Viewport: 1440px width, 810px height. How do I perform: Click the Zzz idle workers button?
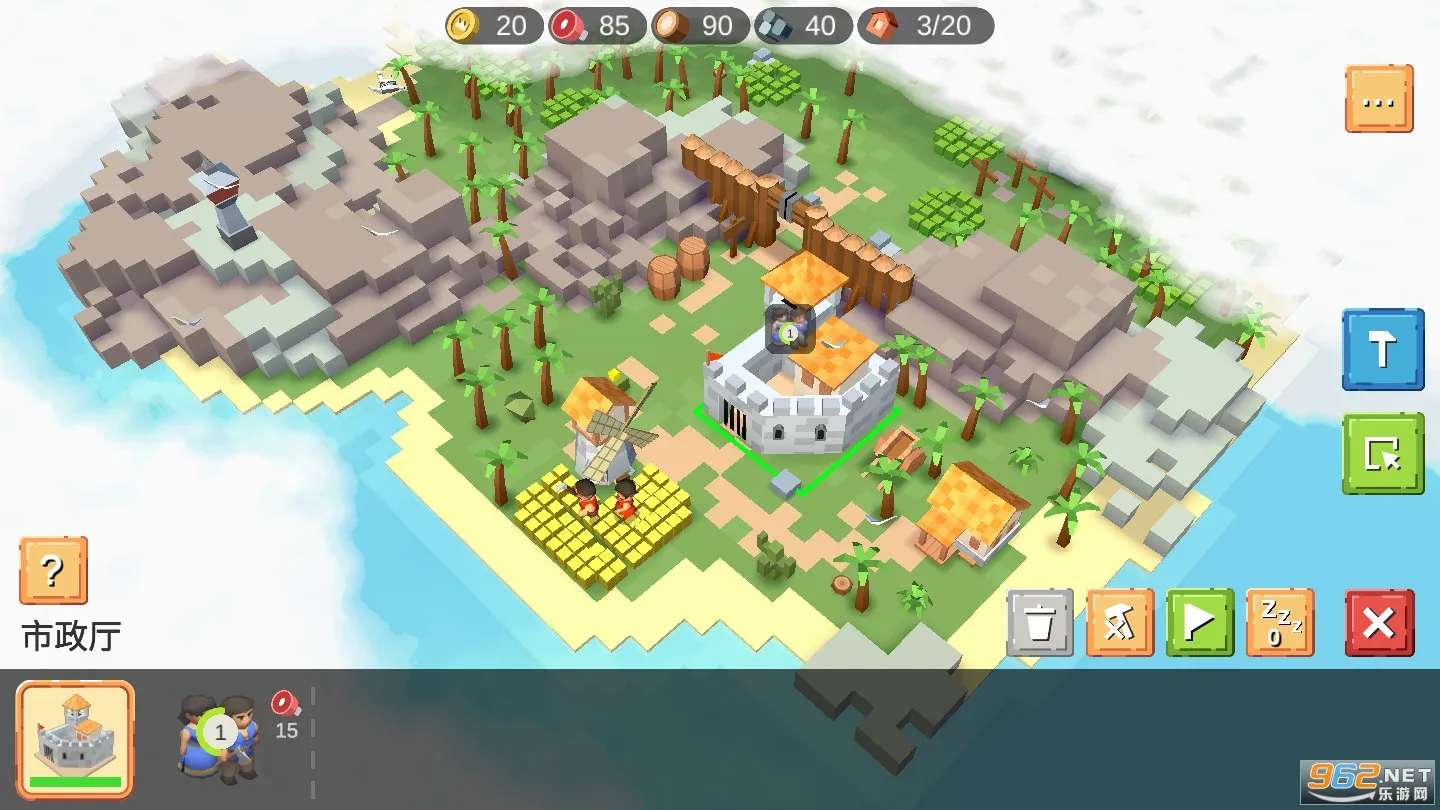1280,623
